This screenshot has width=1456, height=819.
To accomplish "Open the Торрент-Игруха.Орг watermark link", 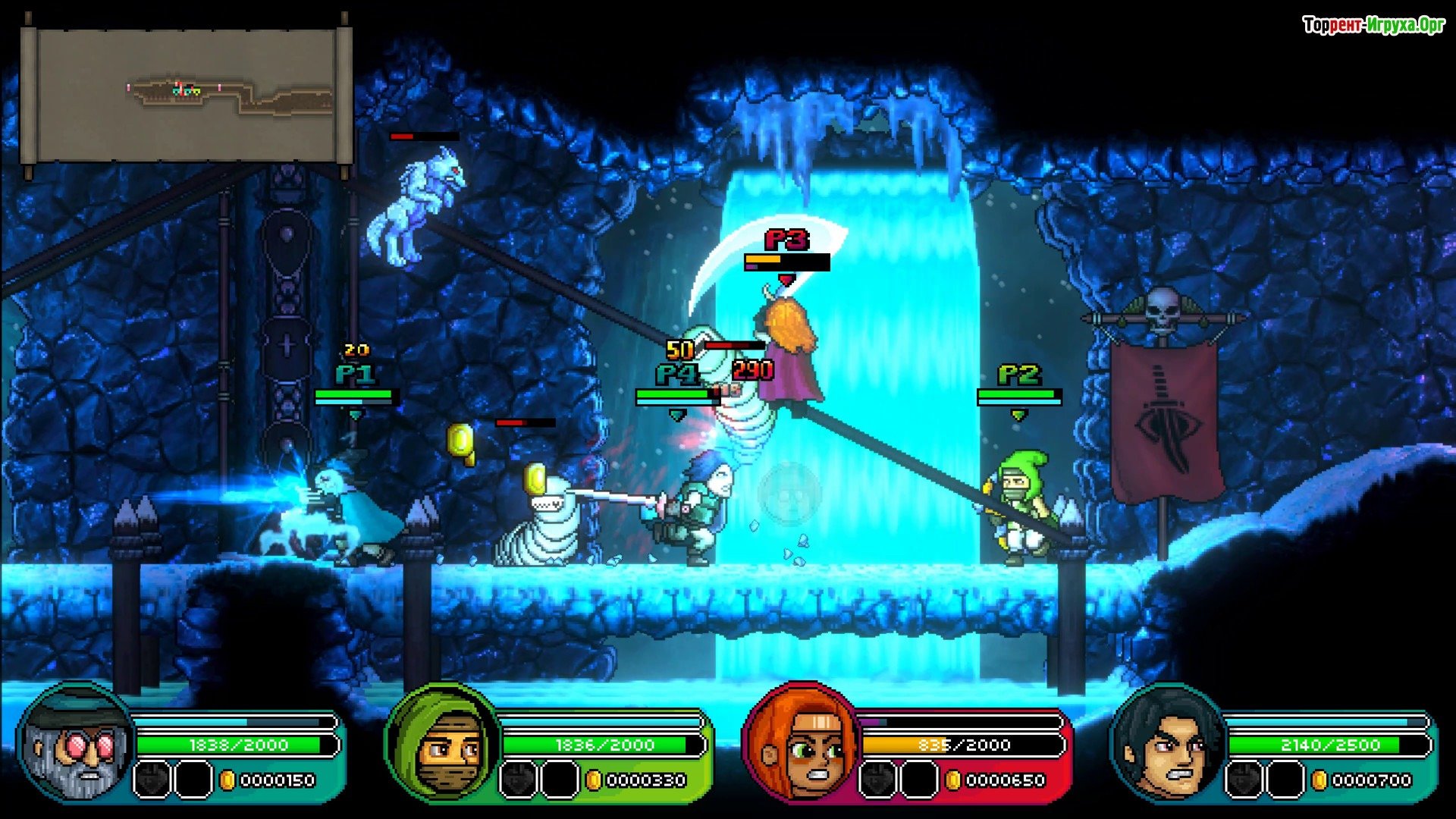I will [1373, 26].
